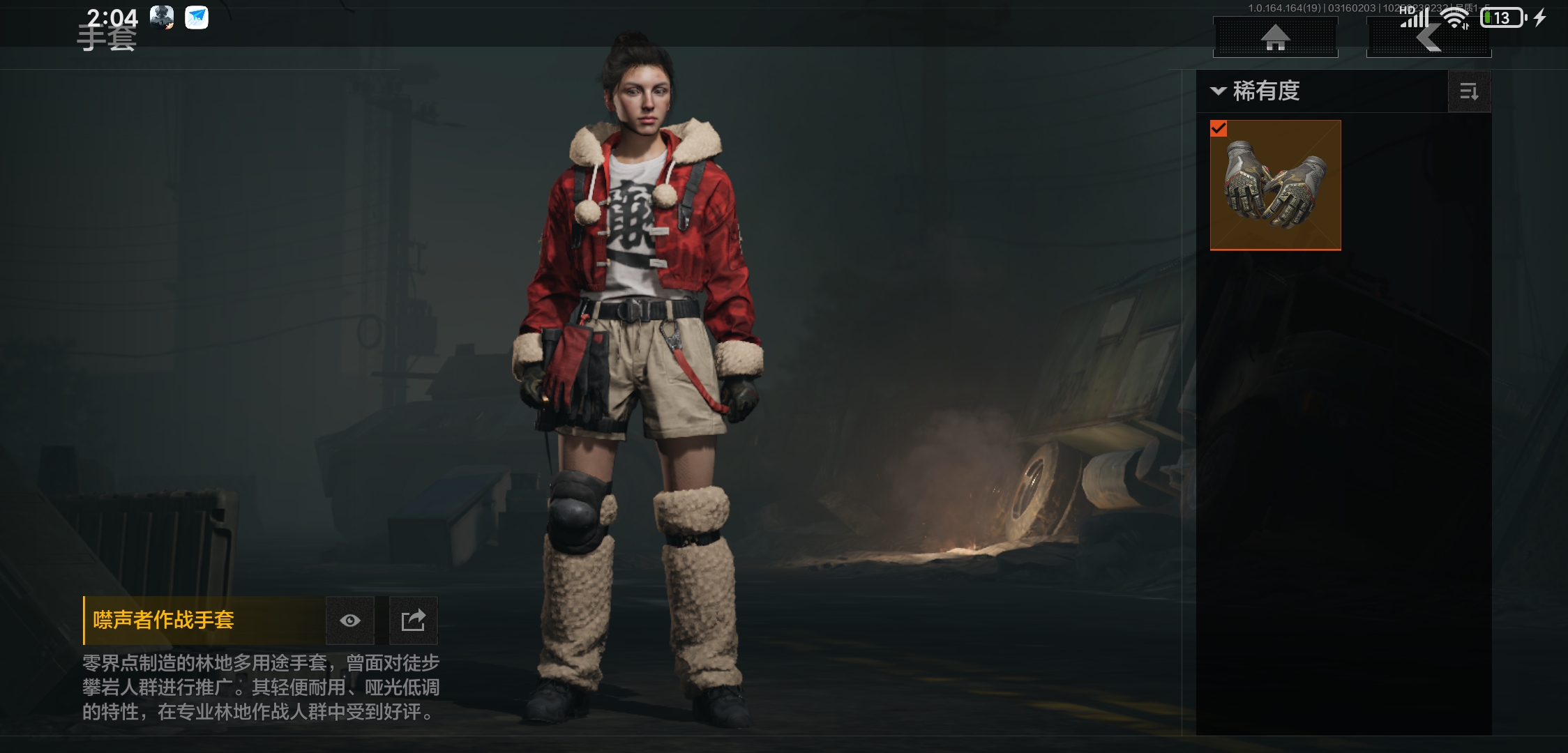Image resolution: width=1568 pixels, height=753 pixels.
Task: Go to the home screen
Action: 1275,38
